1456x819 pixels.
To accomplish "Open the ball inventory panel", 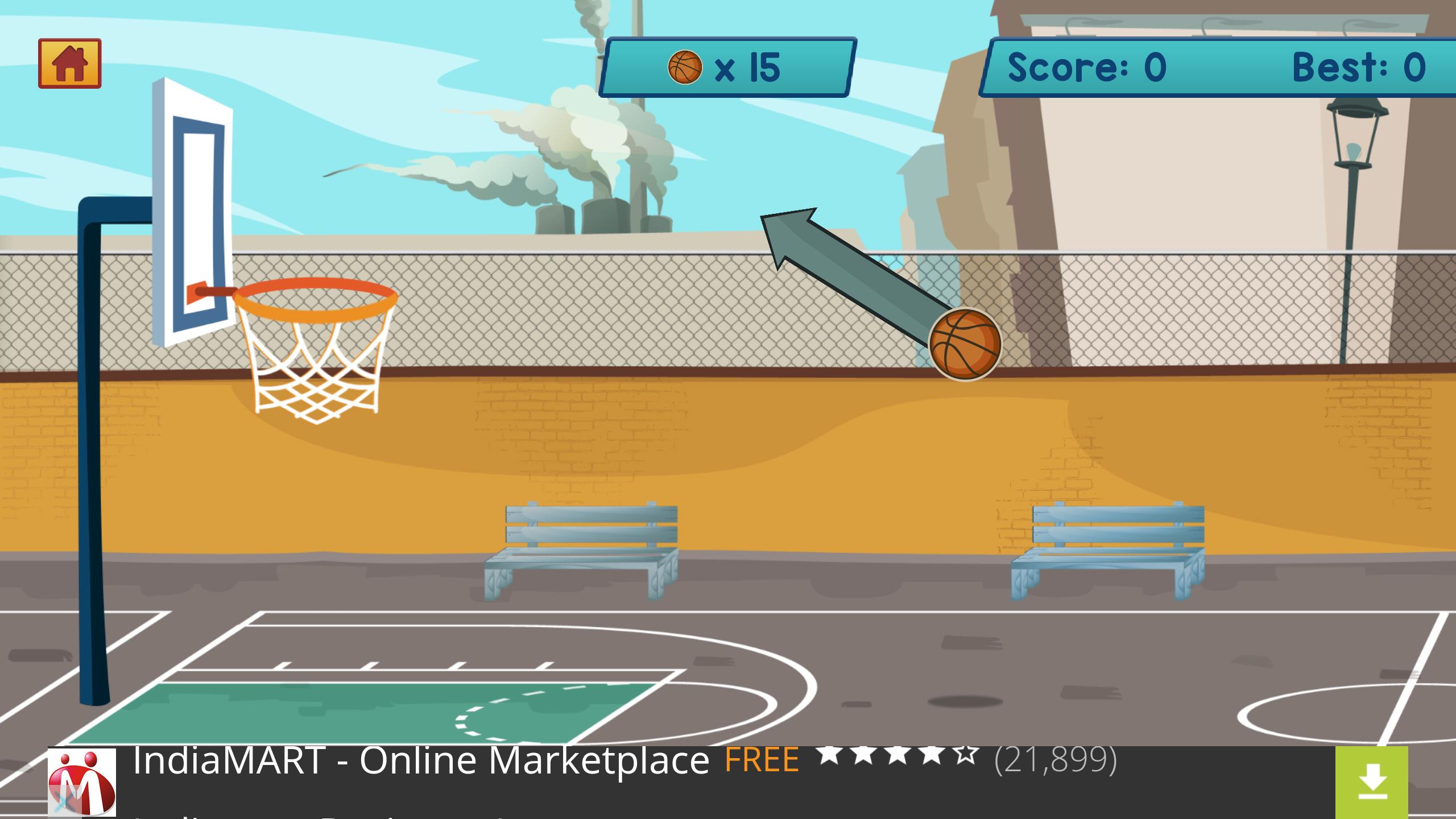I will [x=728, y=65].
